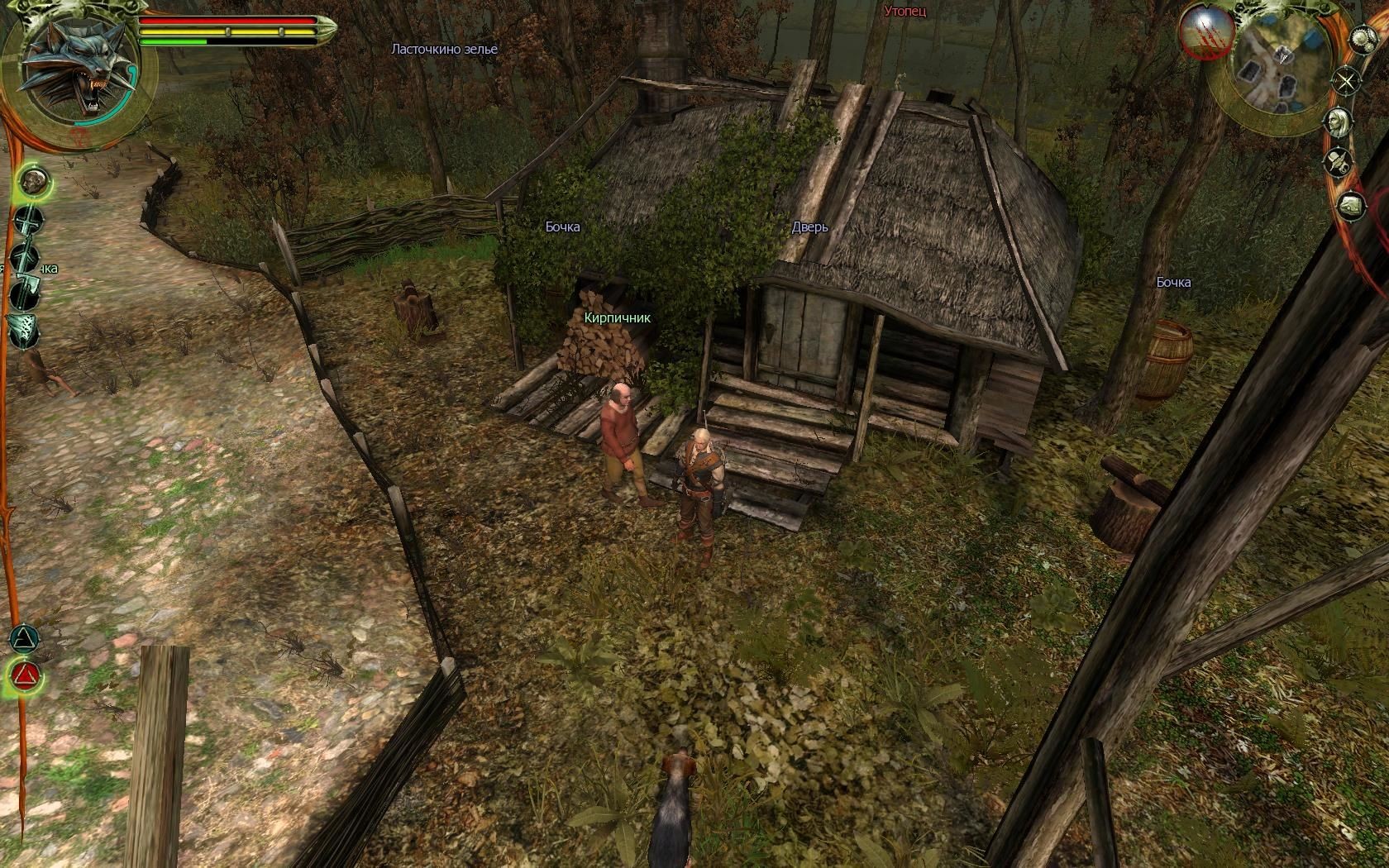Open the inventory hat-and-ring icon
The image size is (1389, 868).
[1339, 162]
